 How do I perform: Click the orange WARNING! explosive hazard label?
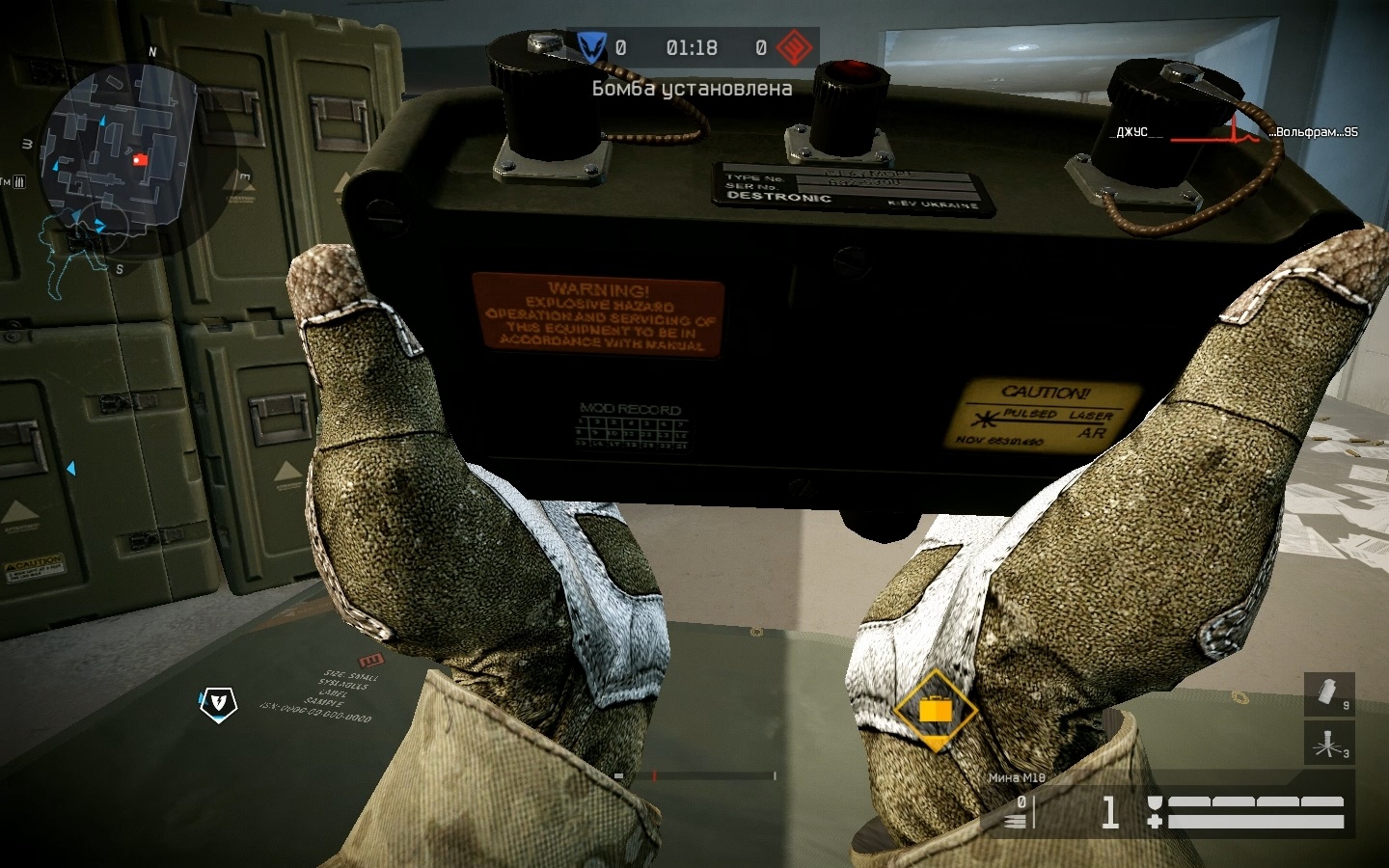[x=598, y=313]
